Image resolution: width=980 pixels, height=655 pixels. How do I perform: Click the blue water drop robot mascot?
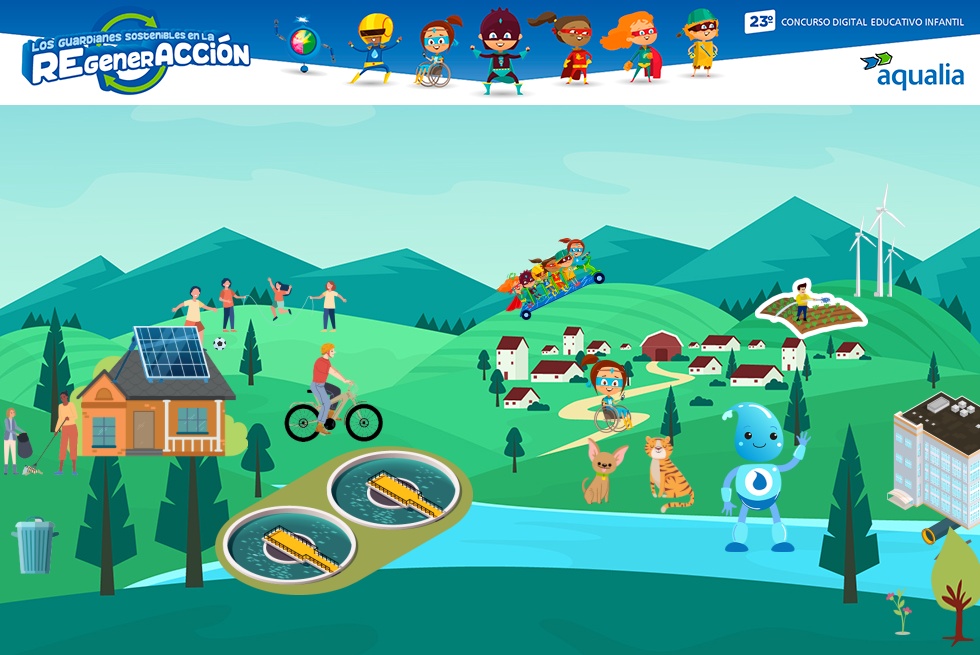[760, 476]
